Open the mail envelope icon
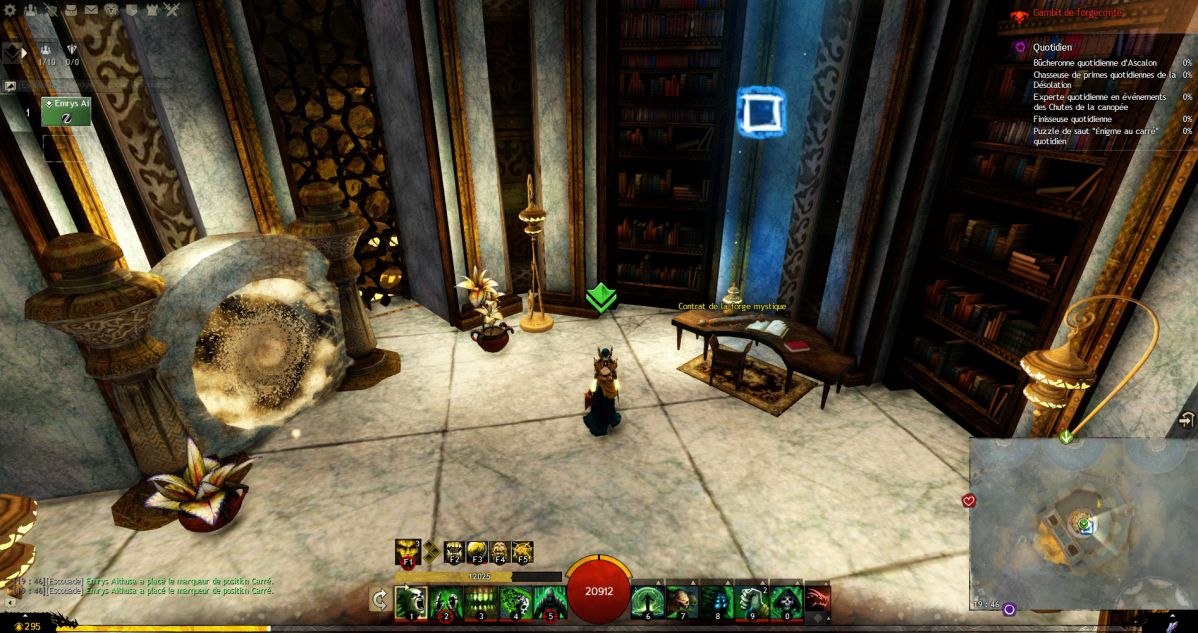 point(91,11)
